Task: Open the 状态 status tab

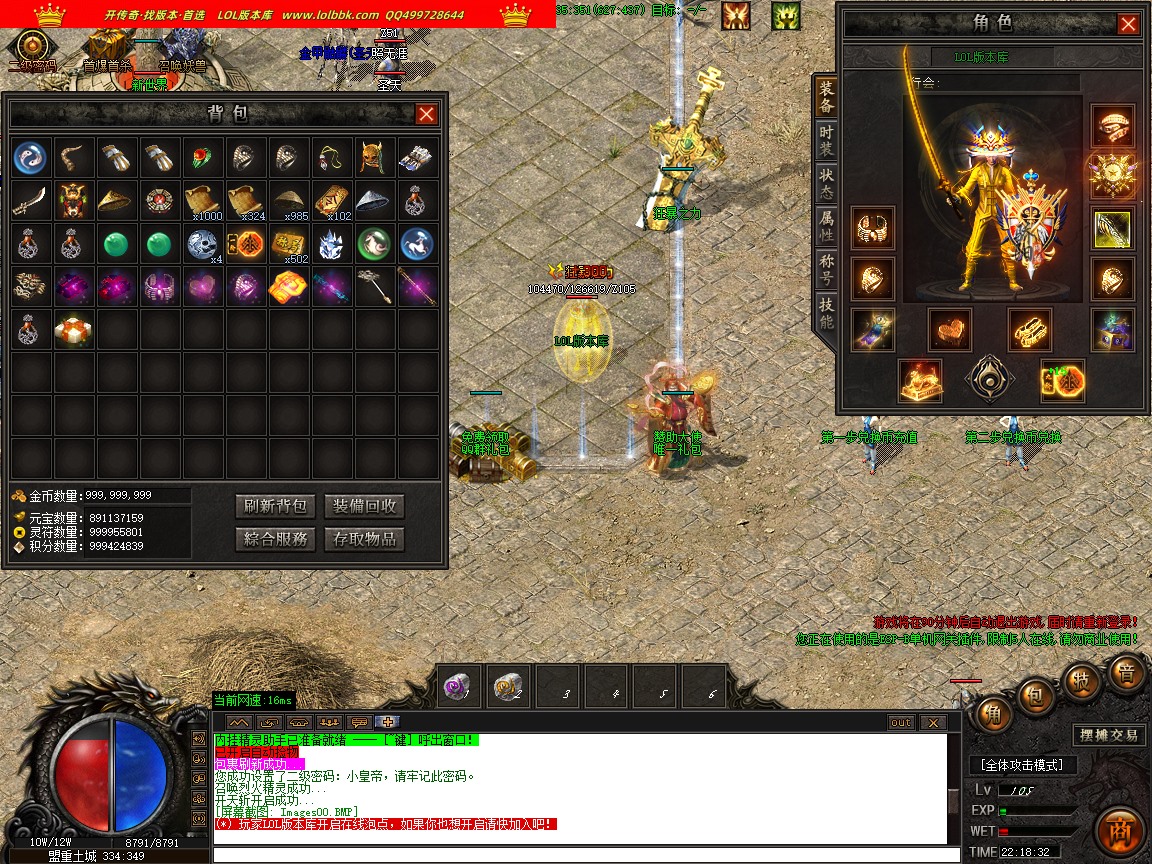Action: (826, 182)
